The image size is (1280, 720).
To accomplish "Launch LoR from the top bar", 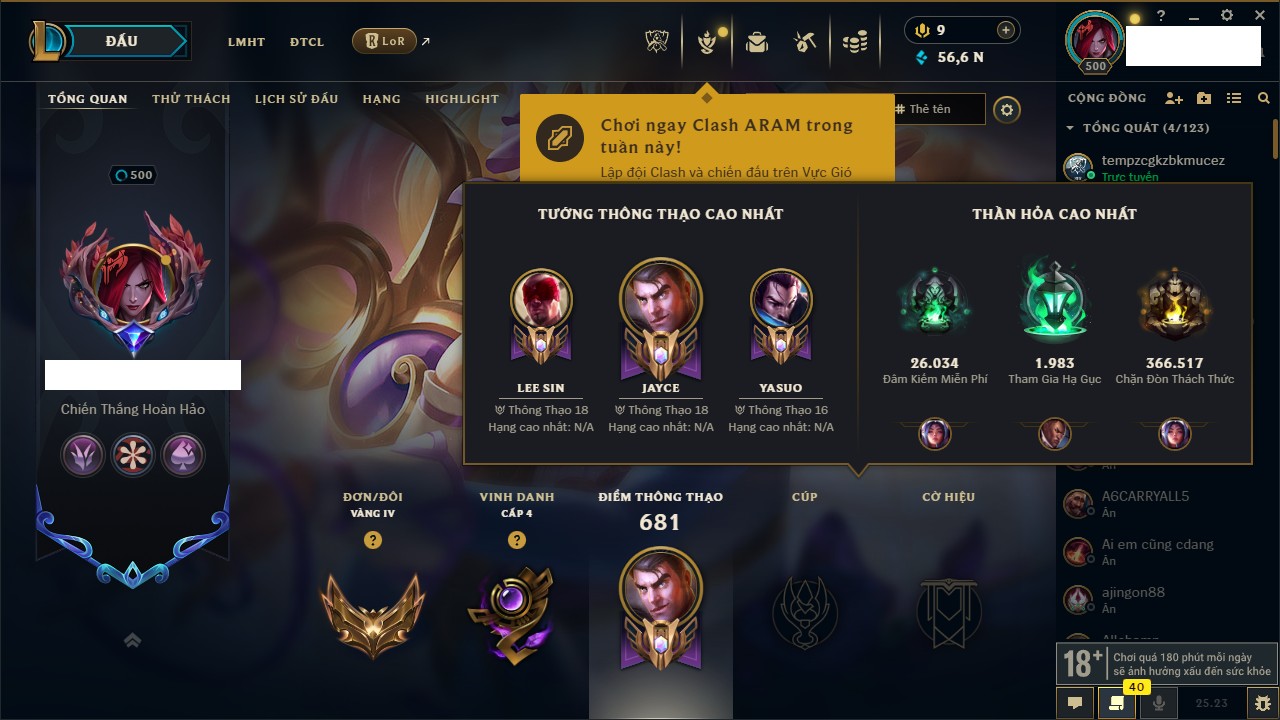I will click(x=385, y=41).
